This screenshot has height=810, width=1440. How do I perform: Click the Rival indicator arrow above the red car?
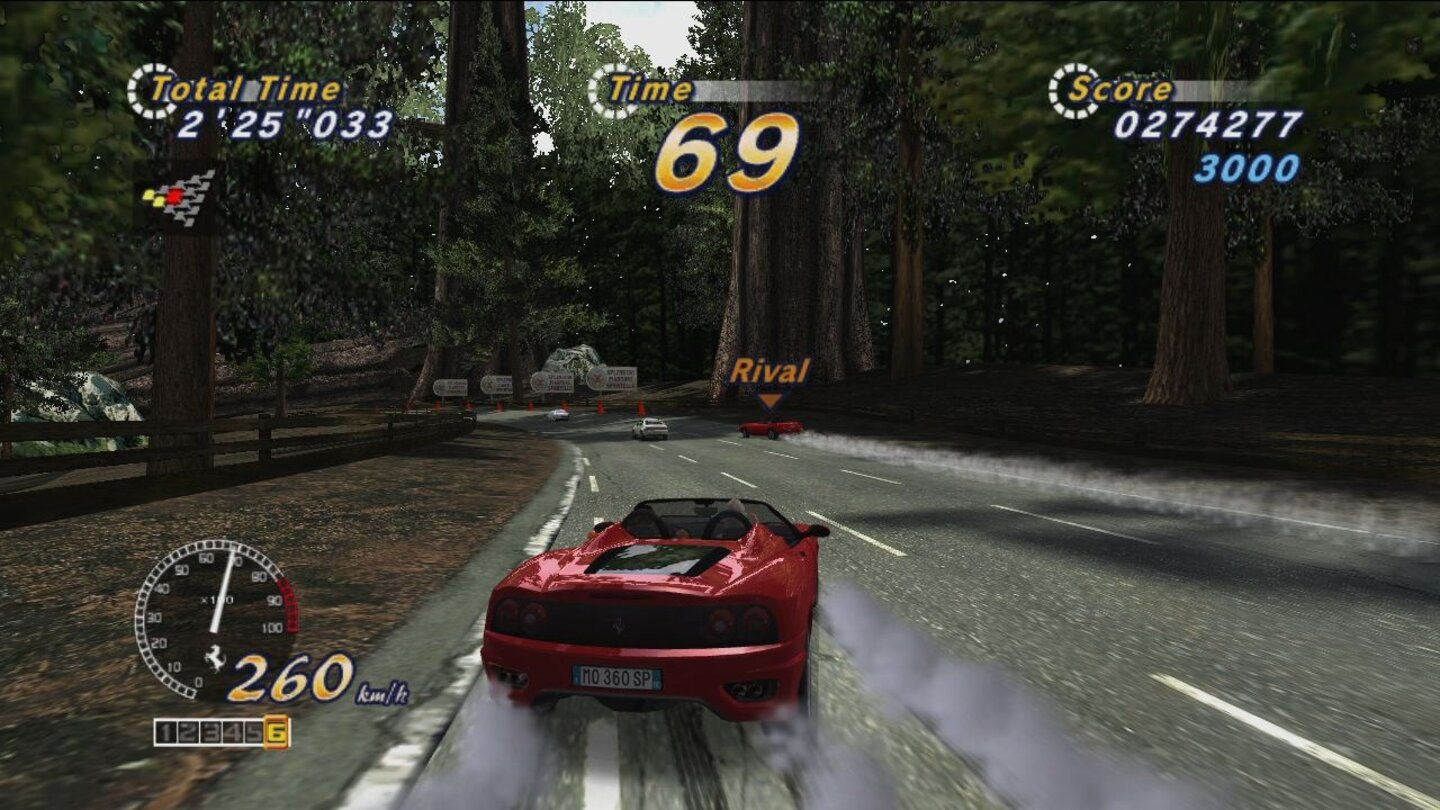point(770,399)
